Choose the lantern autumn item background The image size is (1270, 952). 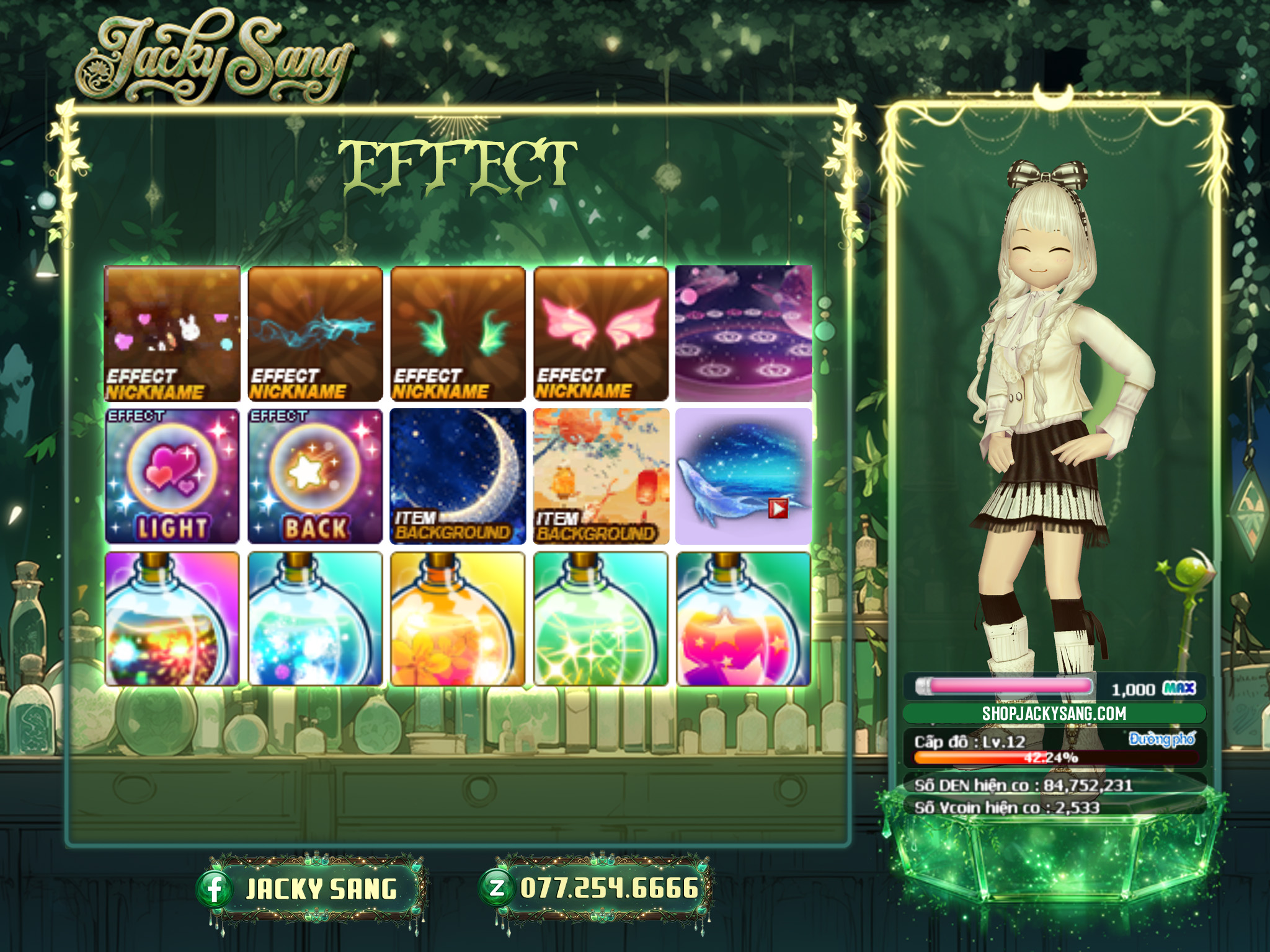pos(600,476)
